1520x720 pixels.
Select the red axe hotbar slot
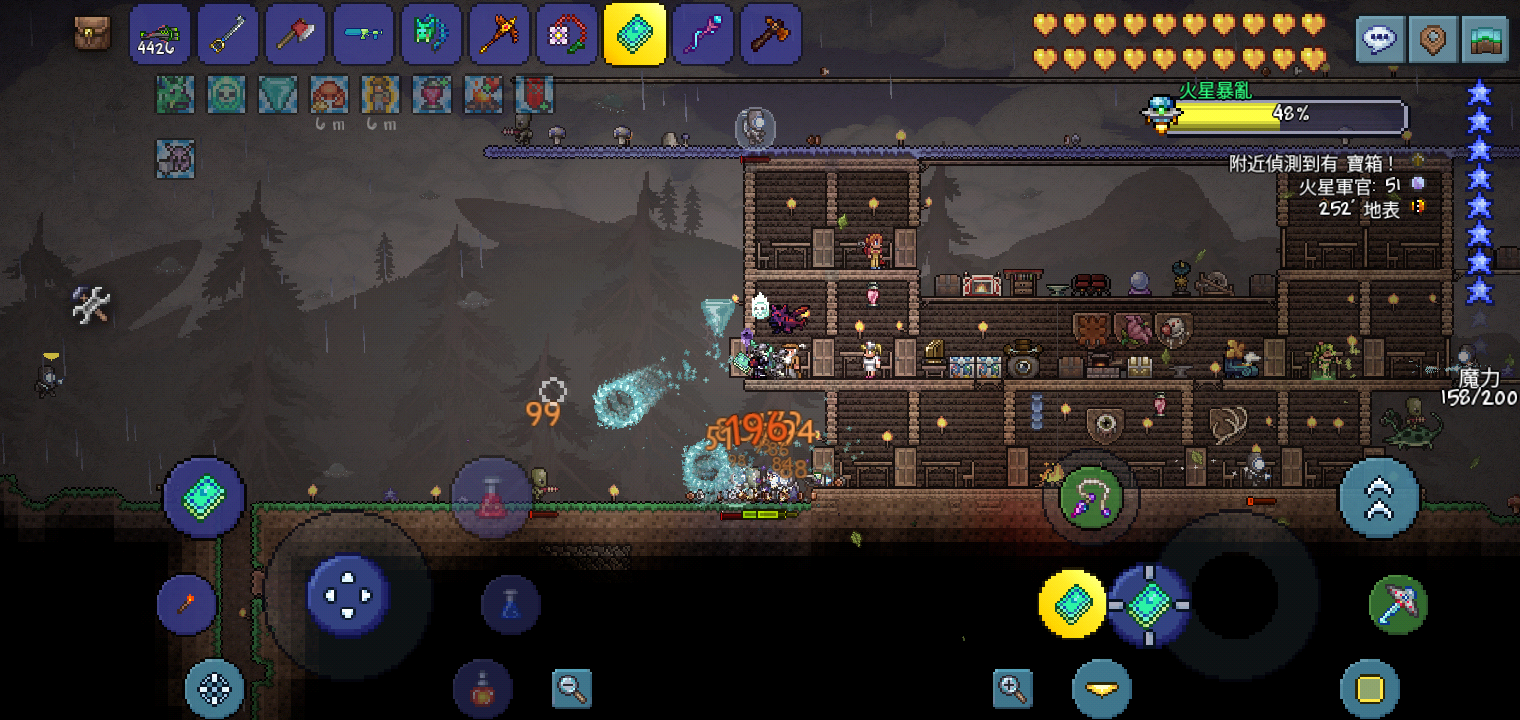coord(295,34)
